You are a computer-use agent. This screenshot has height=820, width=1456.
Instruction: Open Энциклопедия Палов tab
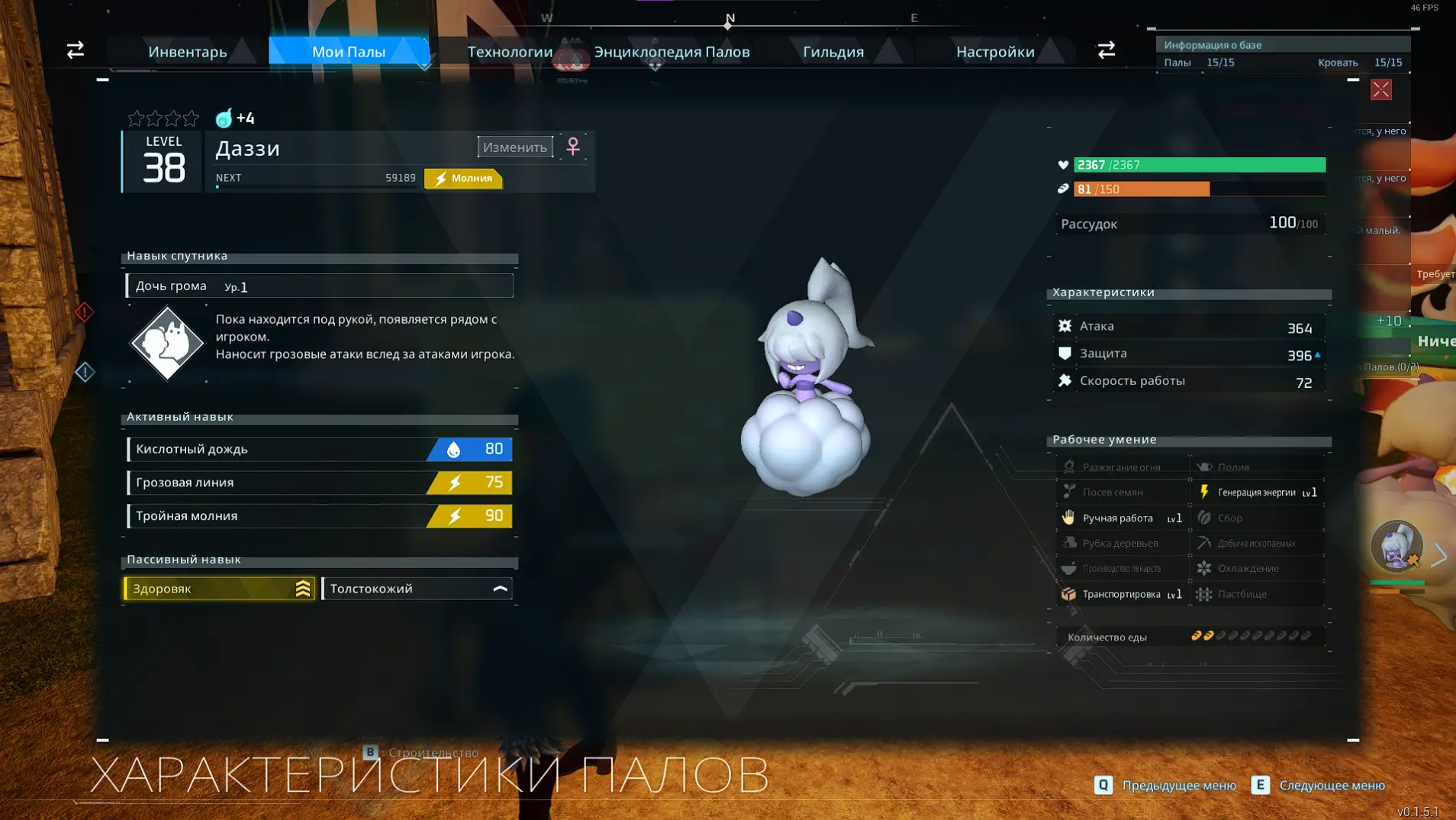672,52
